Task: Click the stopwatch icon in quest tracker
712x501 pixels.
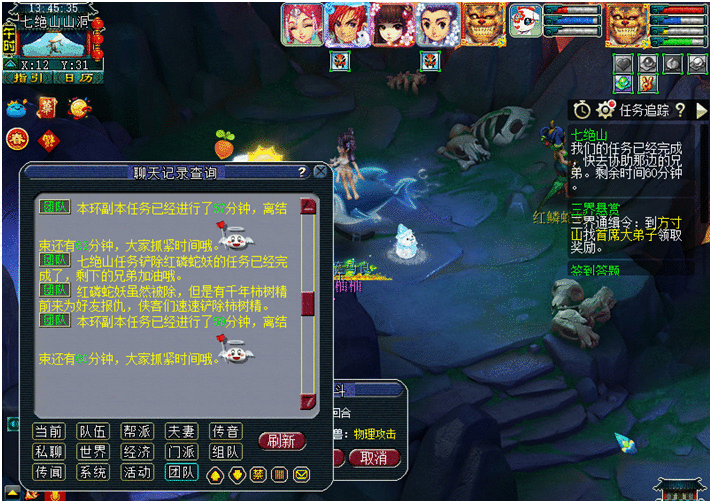Action: (x=583, y=109)
